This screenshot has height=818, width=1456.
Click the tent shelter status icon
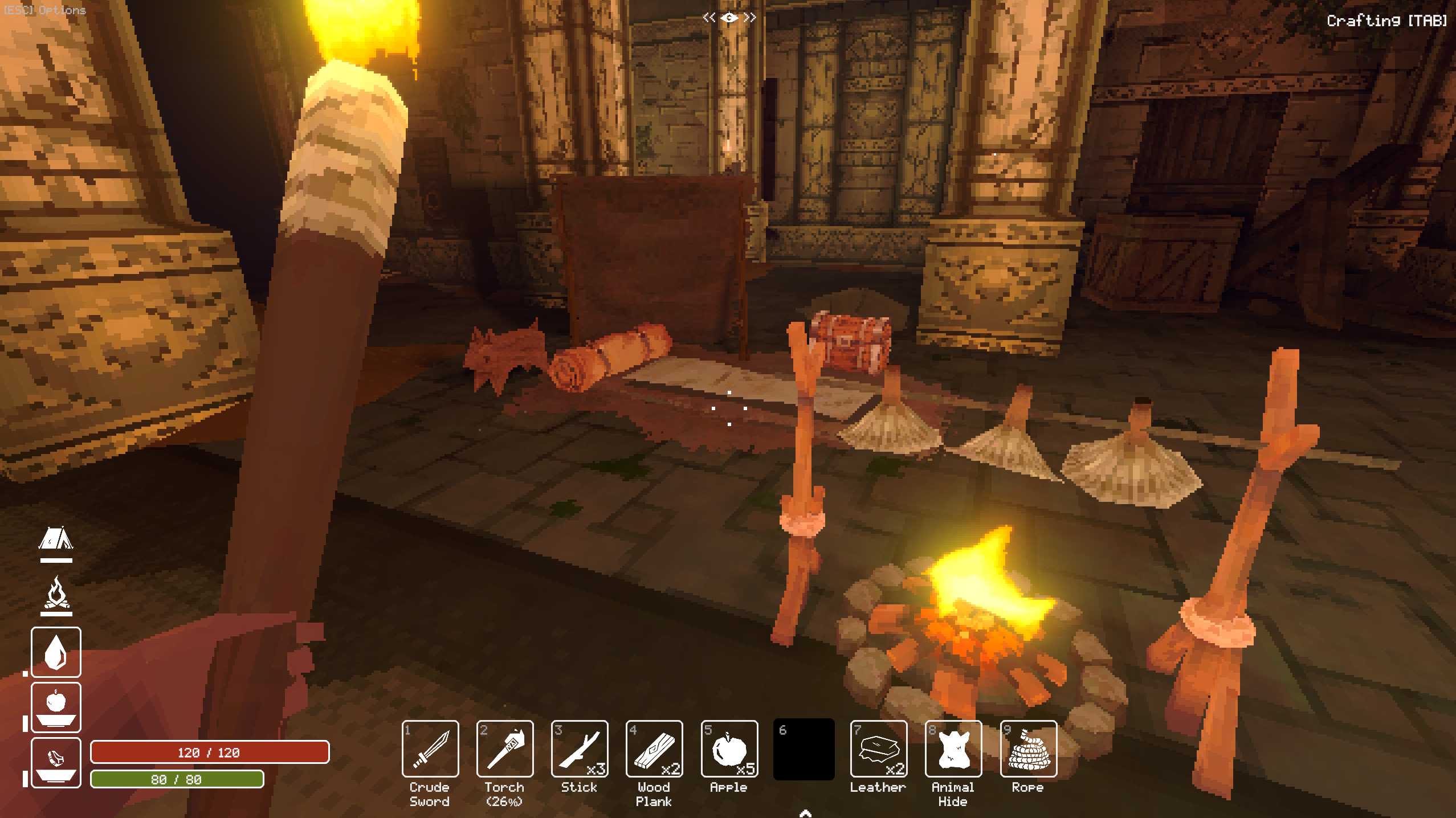(x=56, y=538)
